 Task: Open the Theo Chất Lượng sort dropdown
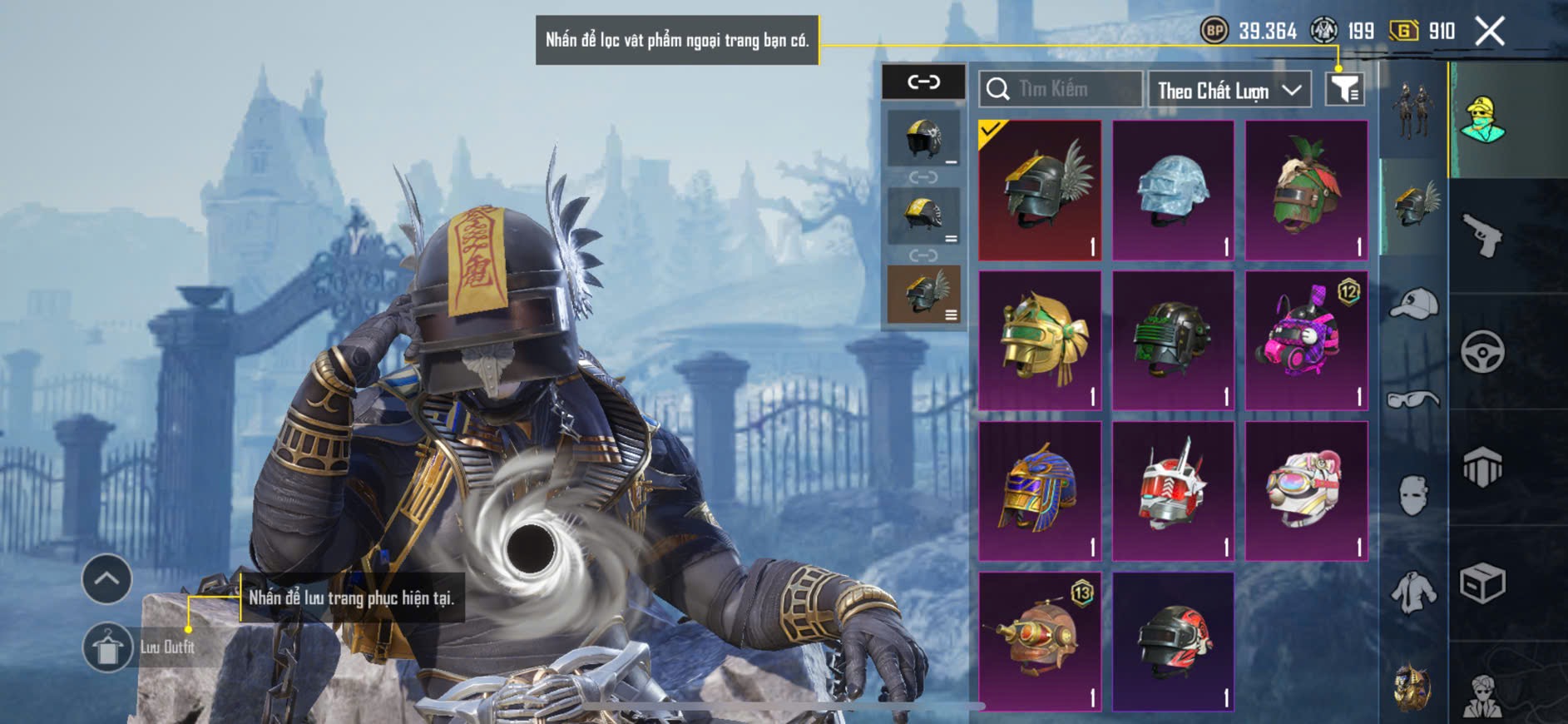[1229, 90]
